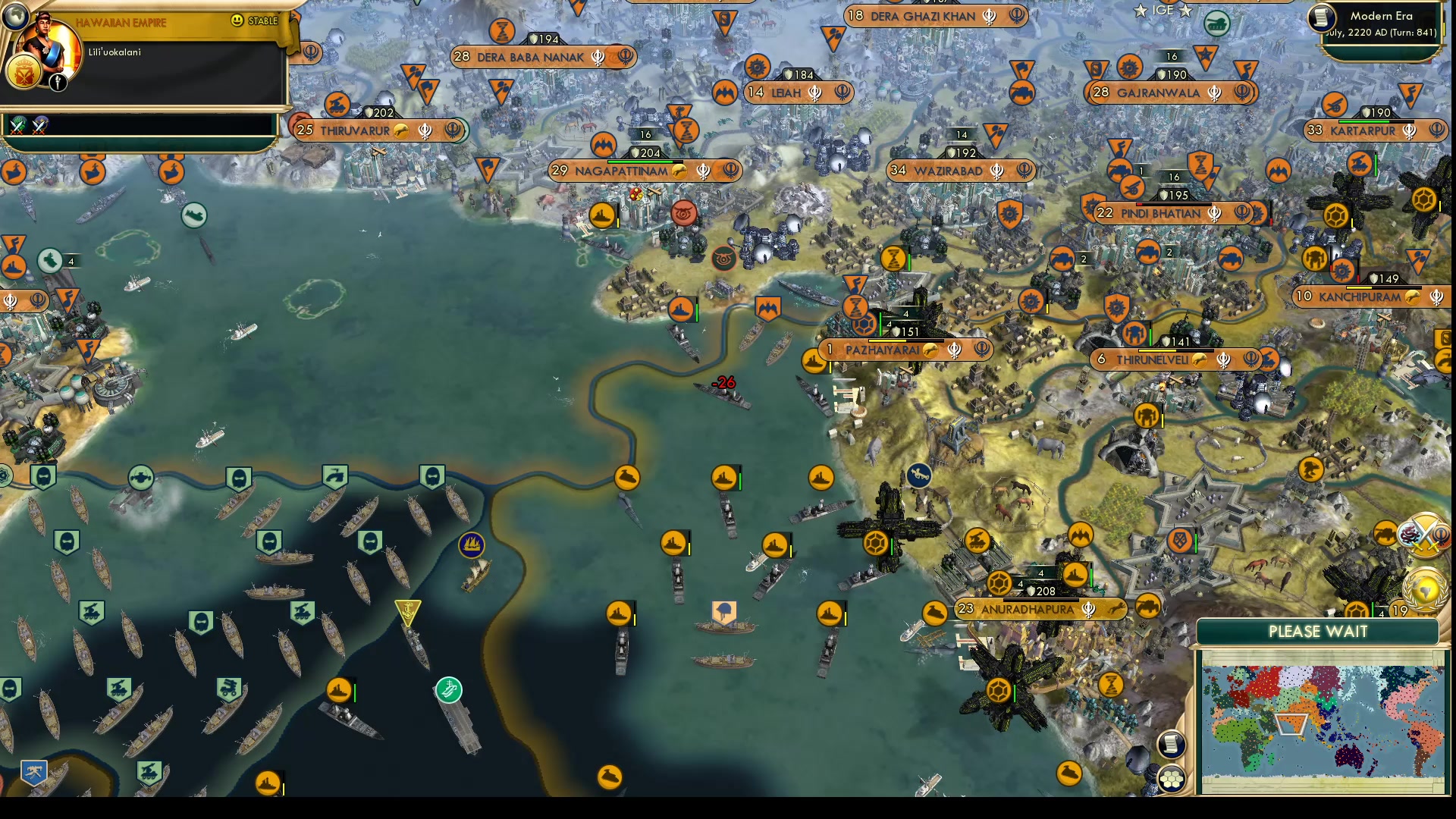Click the scroll notification icon above the minimap

[x=1171, y=744]
